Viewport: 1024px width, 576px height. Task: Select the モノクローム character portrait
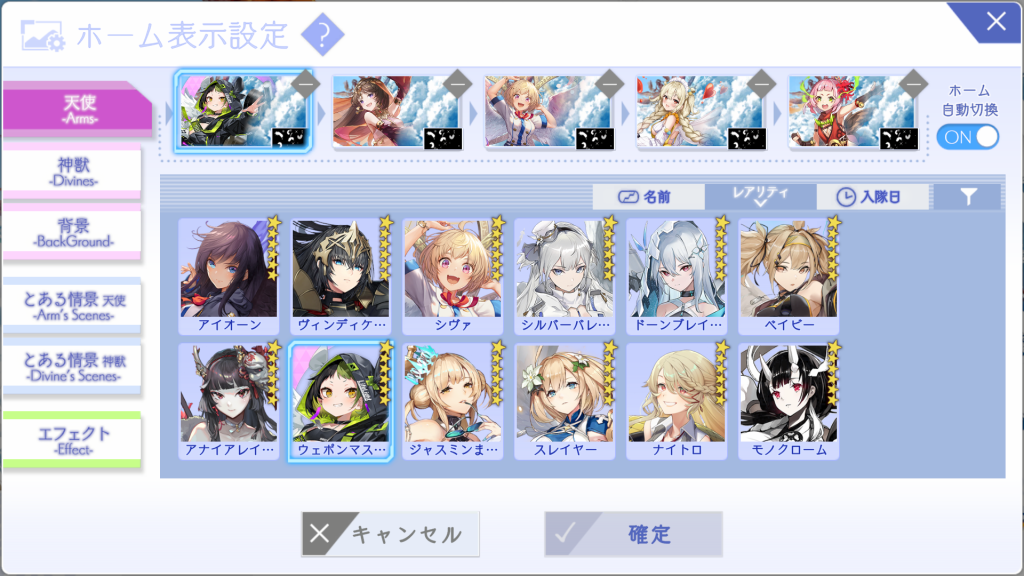point(789,400)
